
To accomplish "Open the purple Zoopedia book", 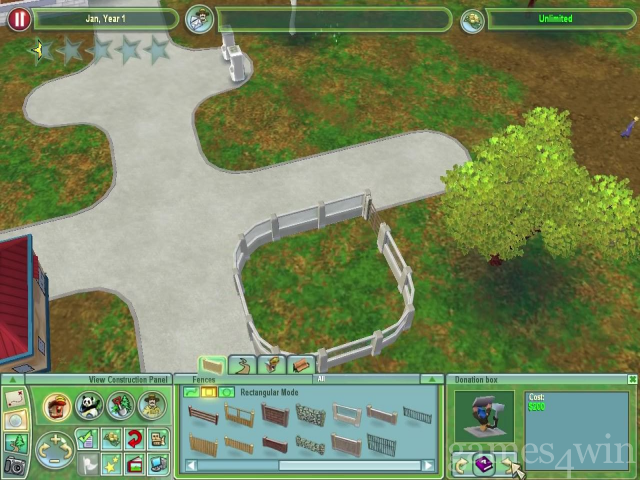I will click(x=485, y=464).
